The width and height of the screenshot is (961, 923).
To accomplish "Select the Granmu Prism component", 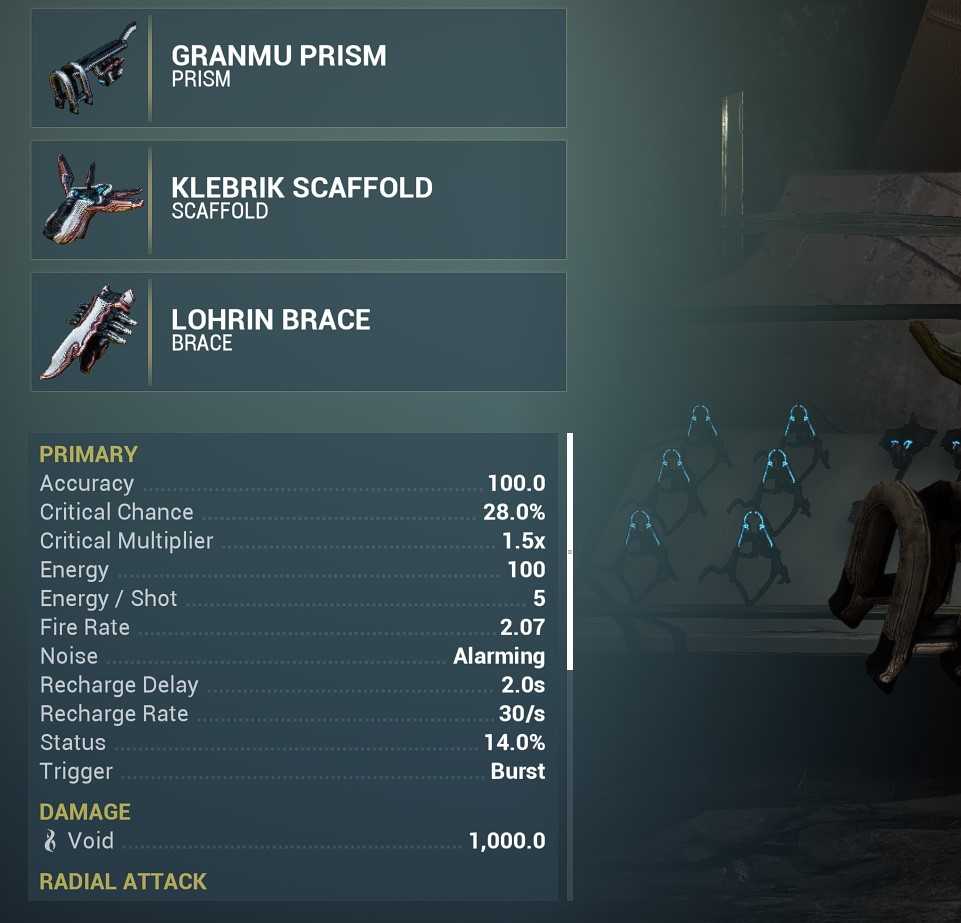I will tap(298, 68).
